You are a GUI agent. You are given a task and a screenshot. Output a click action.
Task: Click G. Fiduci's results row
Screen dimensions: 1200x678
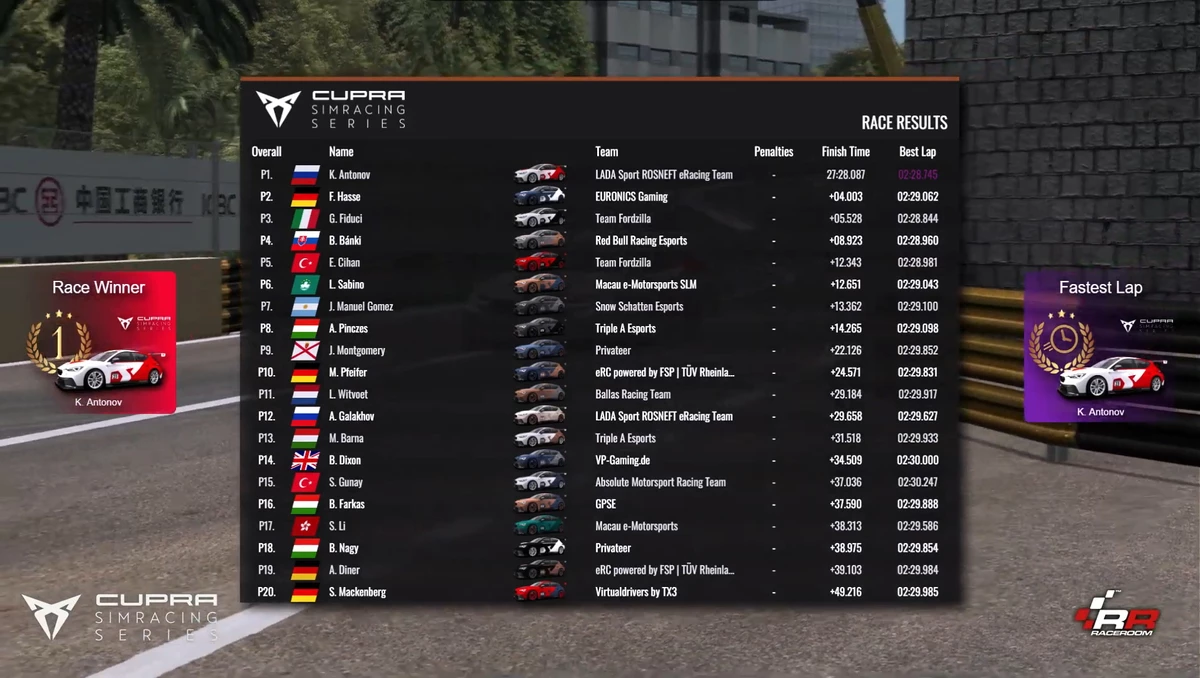click(600, 219)
